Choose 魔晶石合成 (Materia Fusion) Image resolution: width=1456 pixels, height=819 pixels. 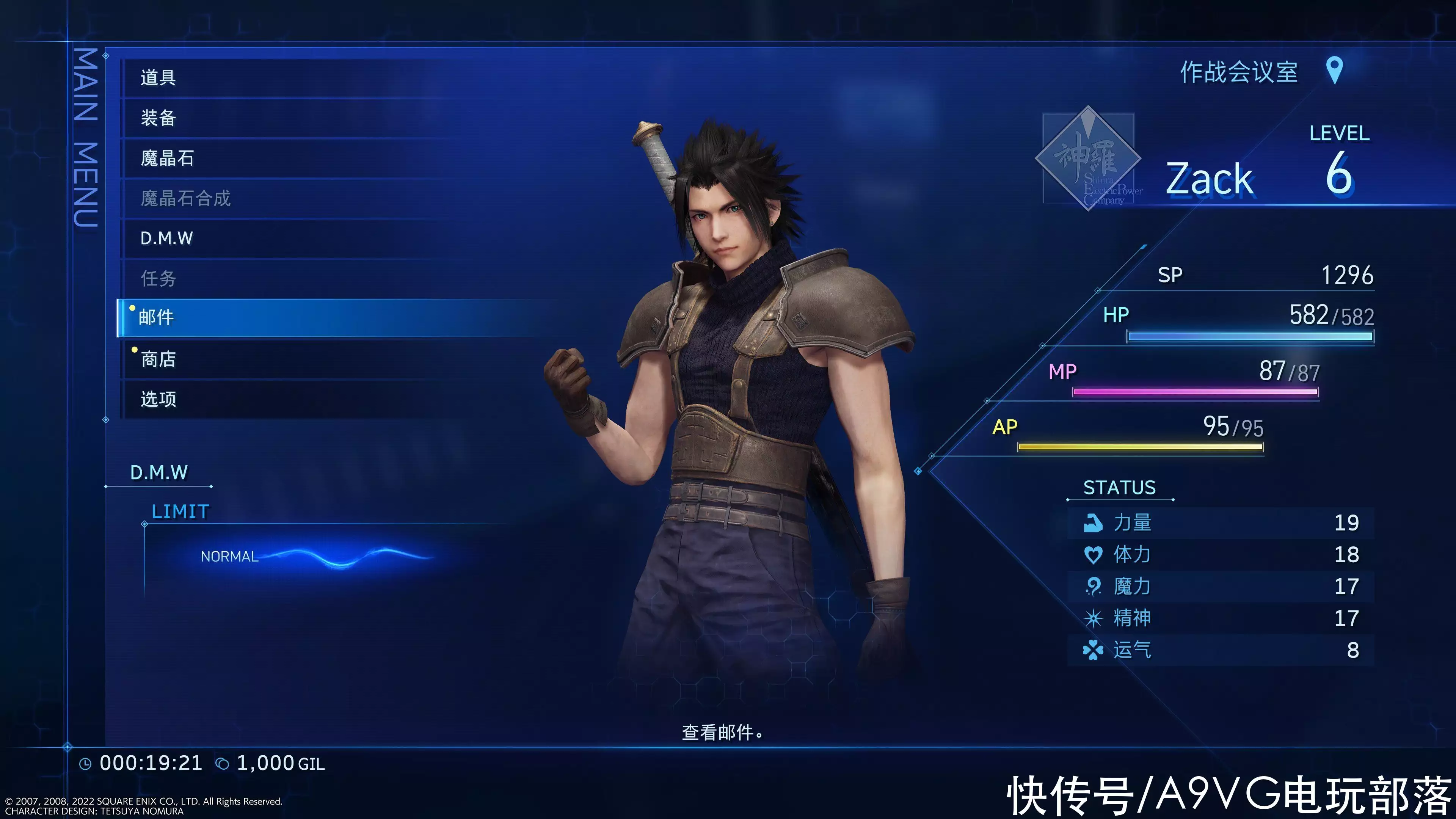pyautogui.click(x=185, y=198)
